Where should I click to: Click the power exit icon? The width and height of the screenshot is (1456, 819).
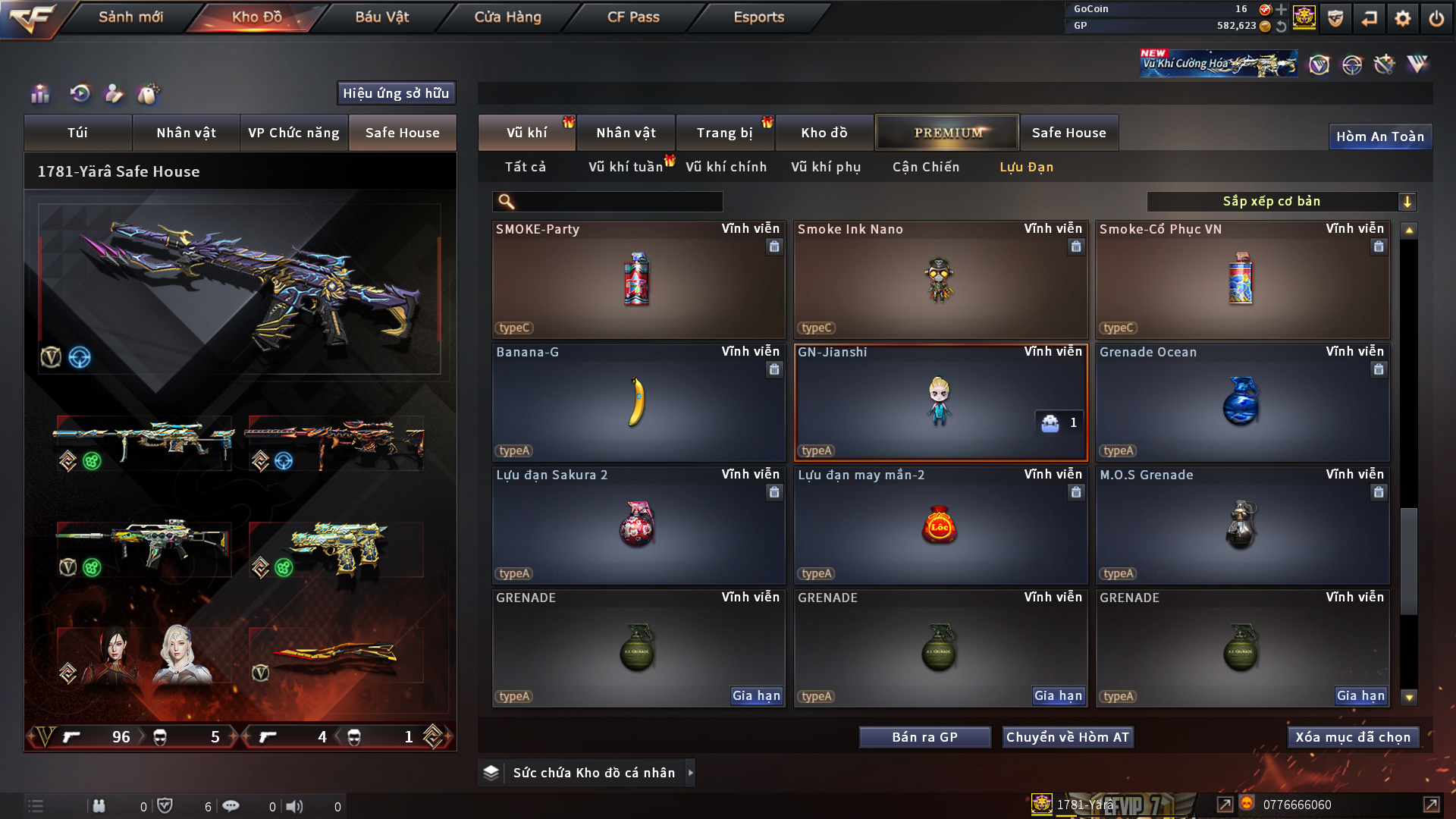(x=1436, y=18)
